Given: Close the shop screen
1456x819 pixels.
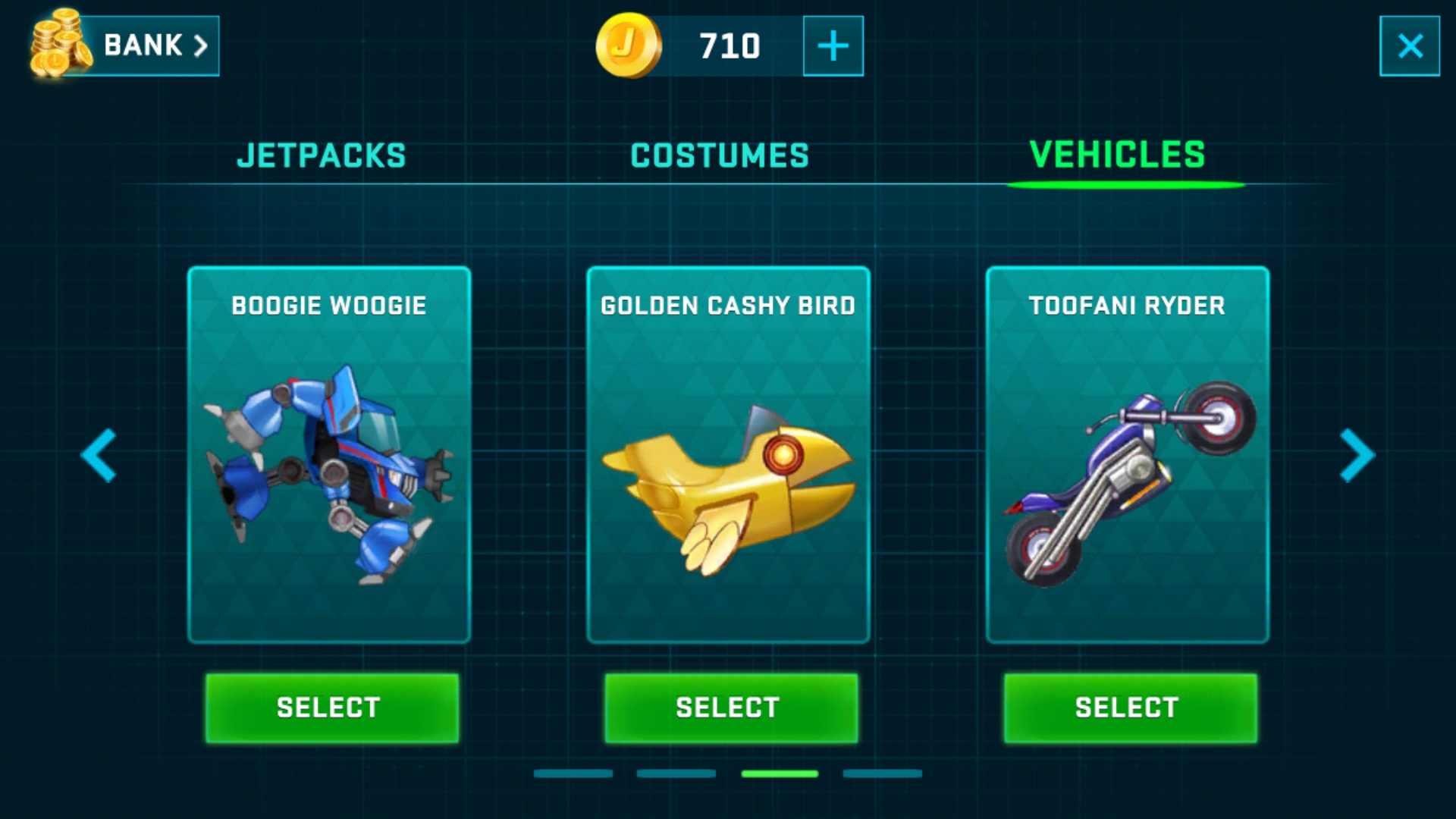Looking at the screenshot, I should point(1409,45).
